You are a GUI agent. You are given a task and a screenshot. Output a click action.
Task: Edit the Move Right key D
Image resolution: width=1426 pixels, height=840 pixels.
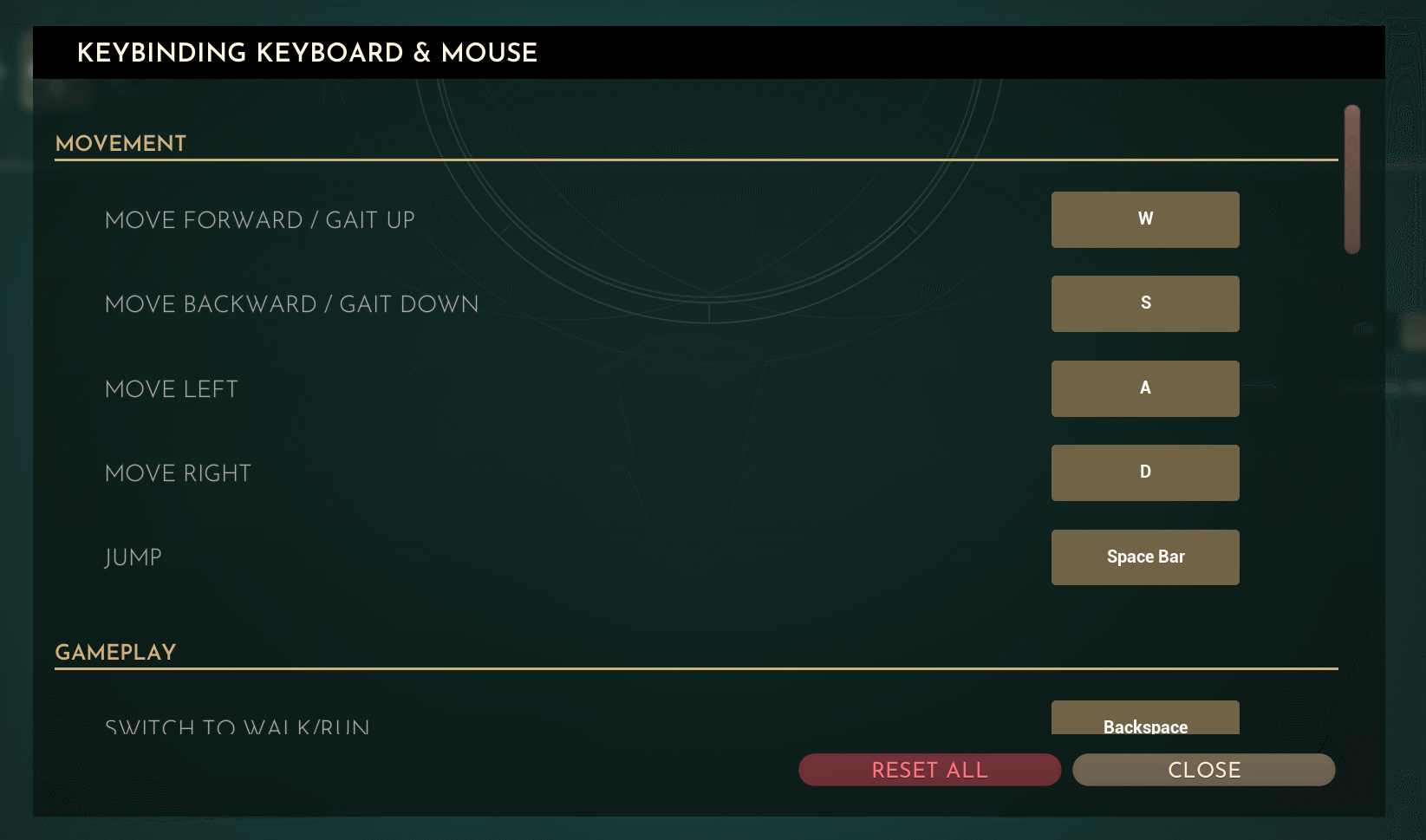coord(1144,472)
